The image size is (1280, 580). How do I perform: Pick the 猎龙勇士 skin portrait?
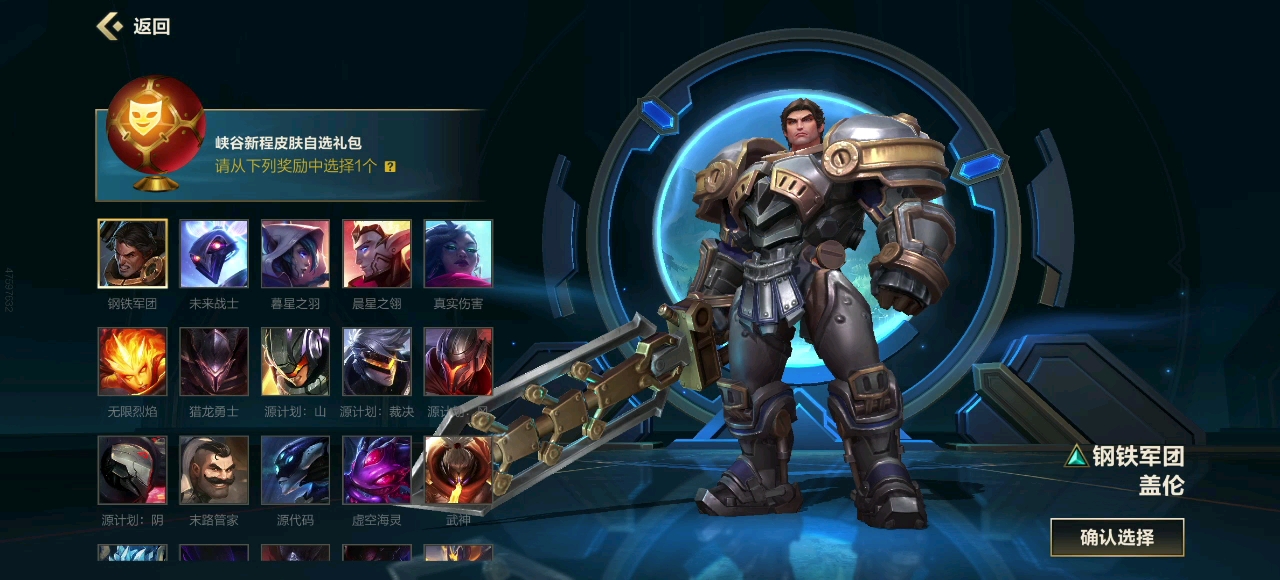214,362
